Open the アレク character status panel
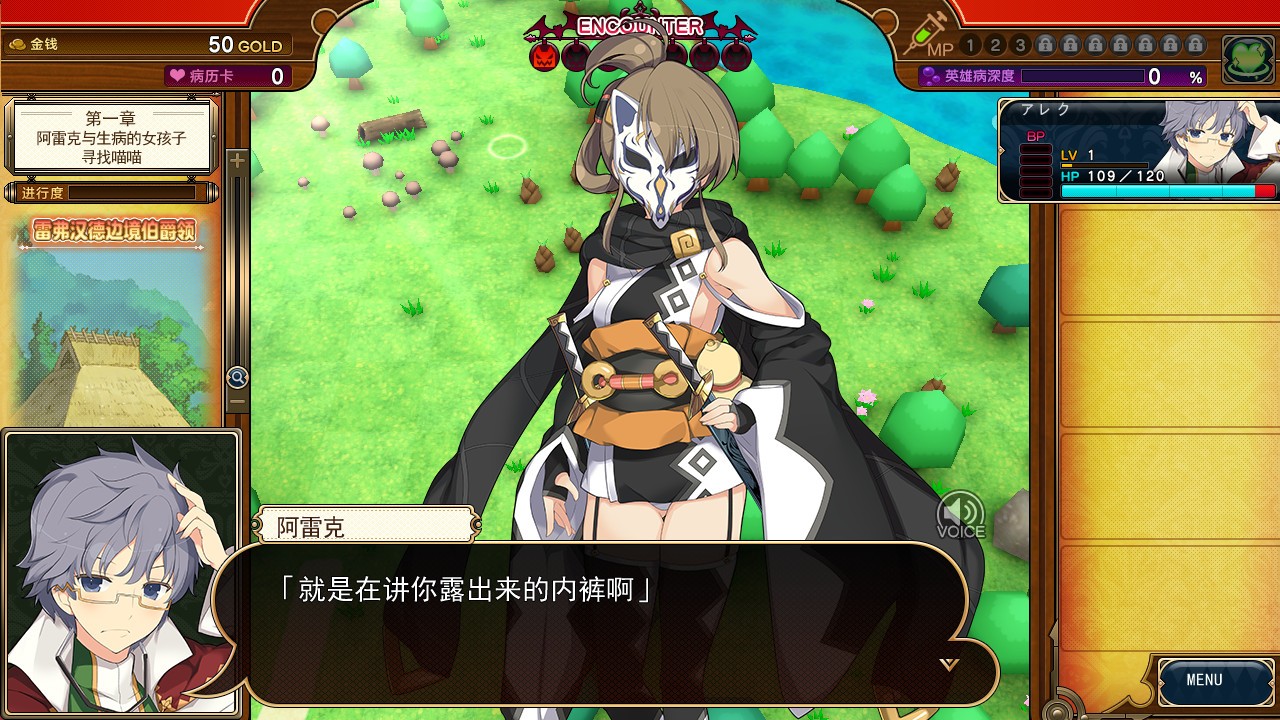Screen dimensions: 1280x720 point(1138,150)
